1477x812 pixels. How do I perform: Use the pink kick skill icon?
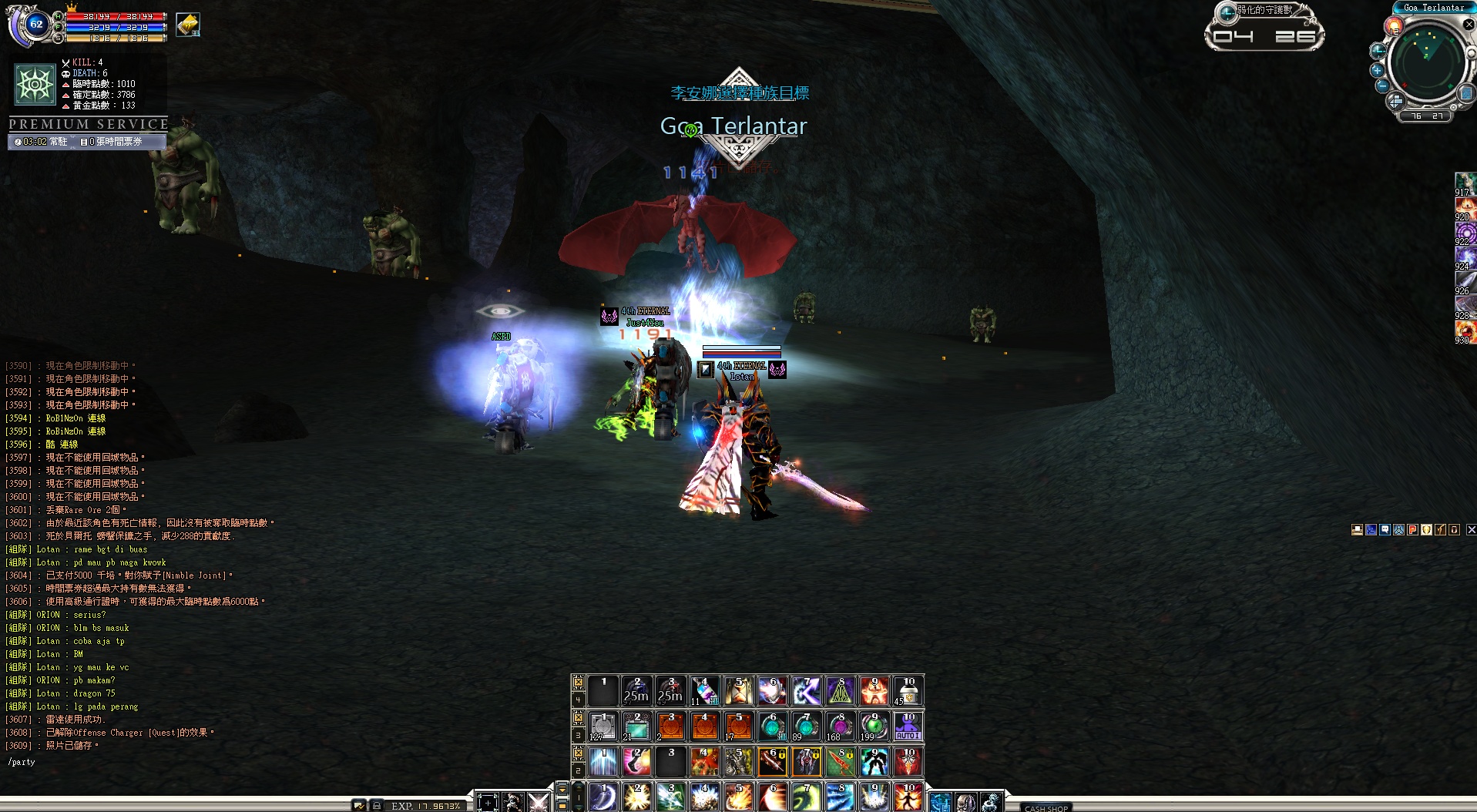(x=636, y=762)
